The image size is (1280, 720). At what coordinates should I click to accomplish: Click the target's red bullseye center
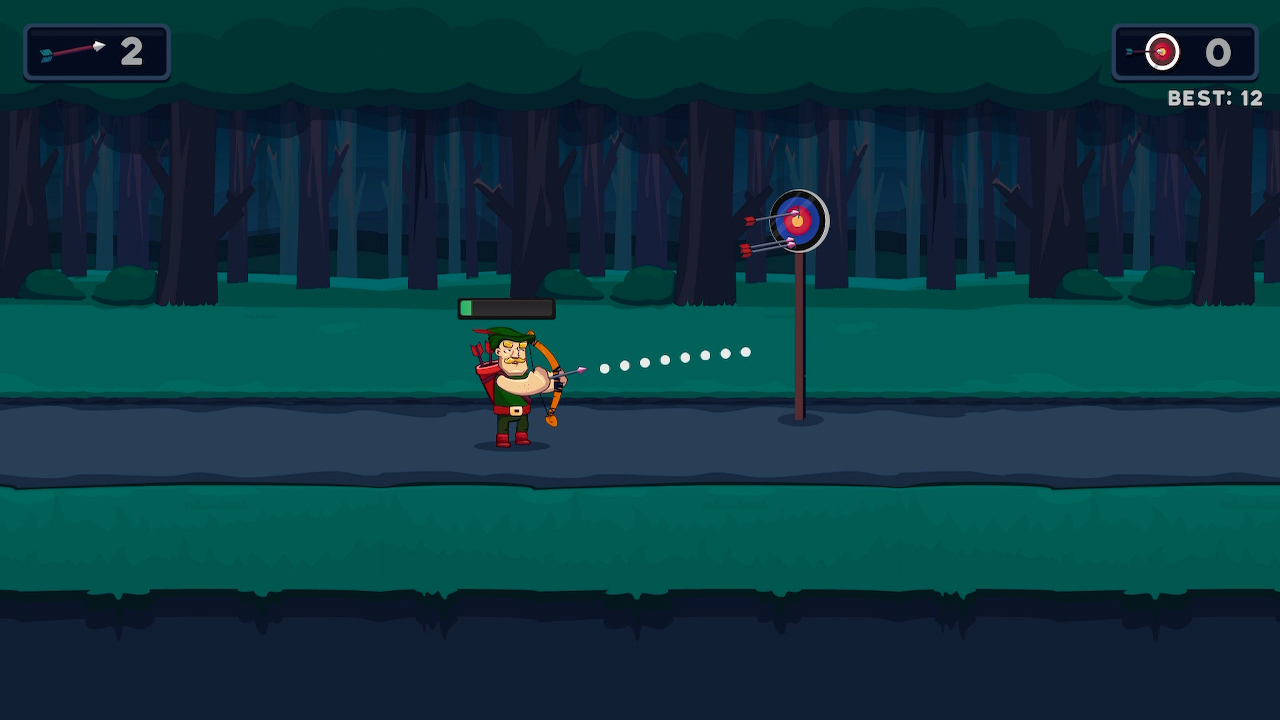800,221
